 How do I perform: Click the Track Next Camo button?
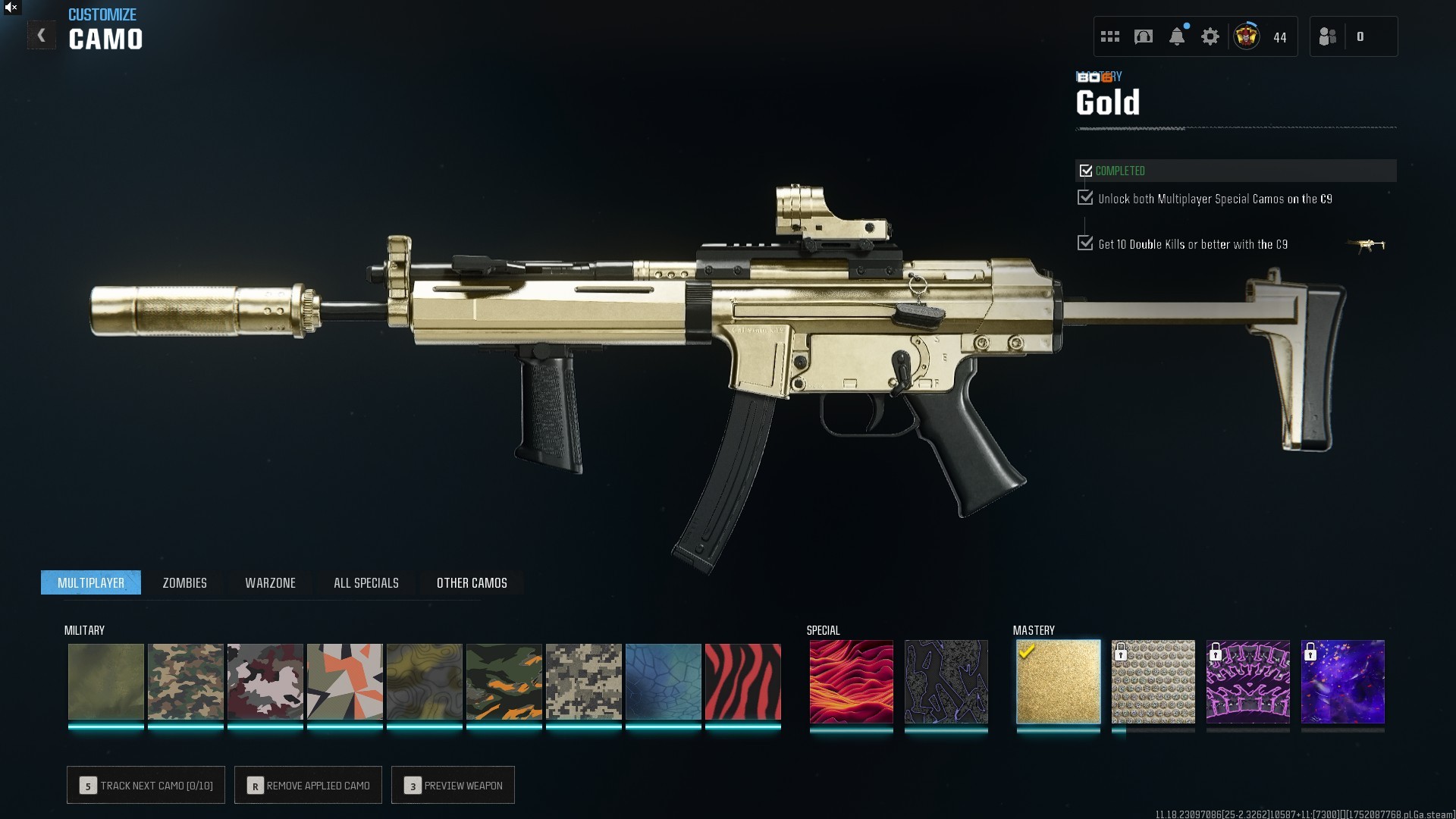point(146,785)
